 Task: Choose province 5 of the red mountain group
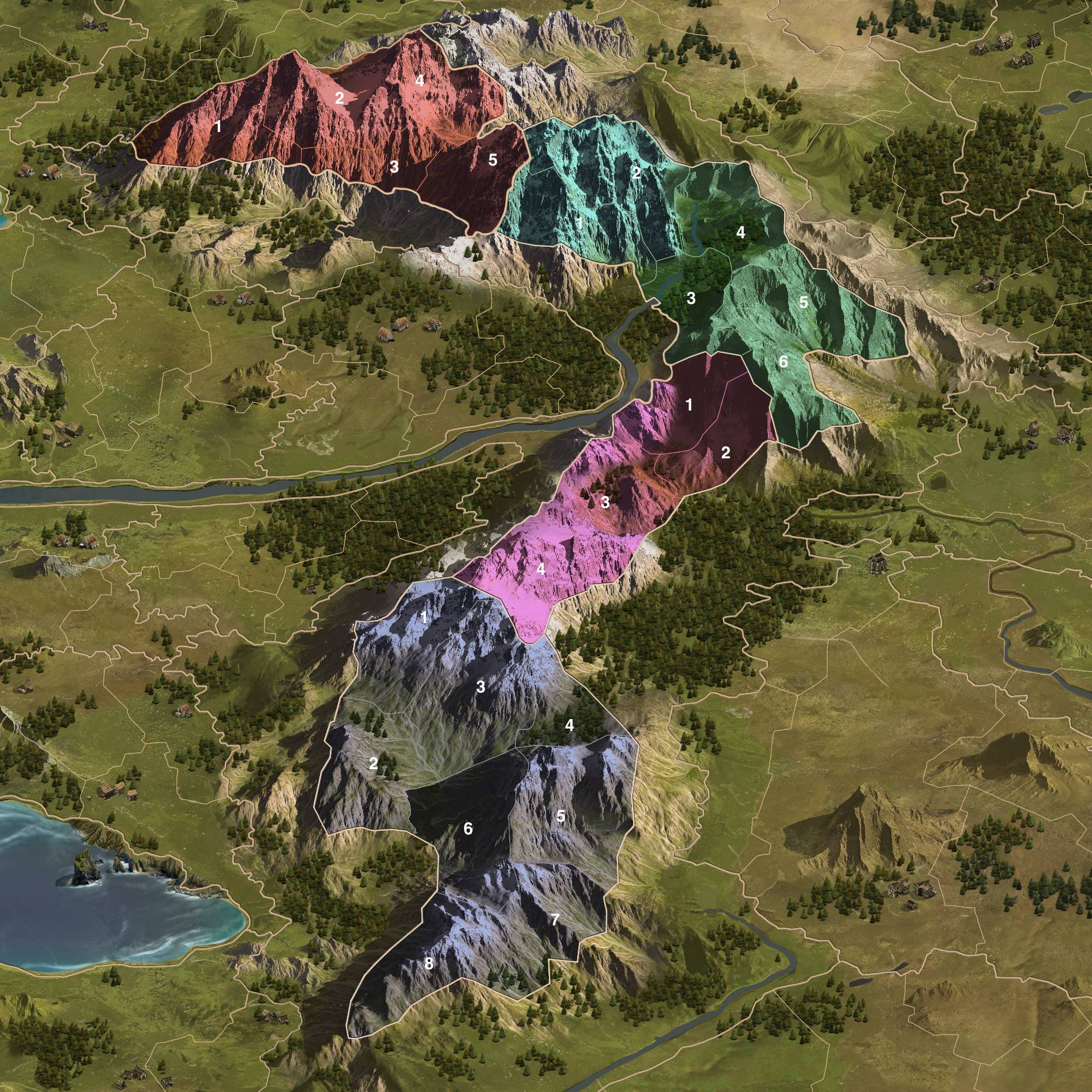[x=492, y=160]
